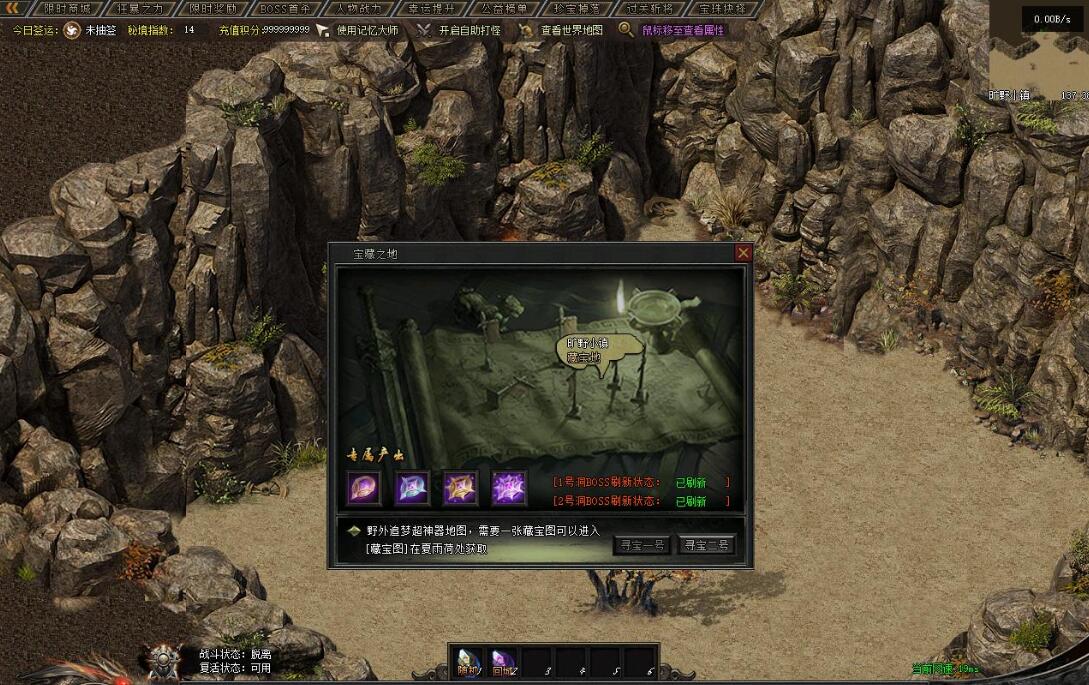Select the blue-purple crystal reward icon
This screenshot has width=1089, height=685.
412,488
